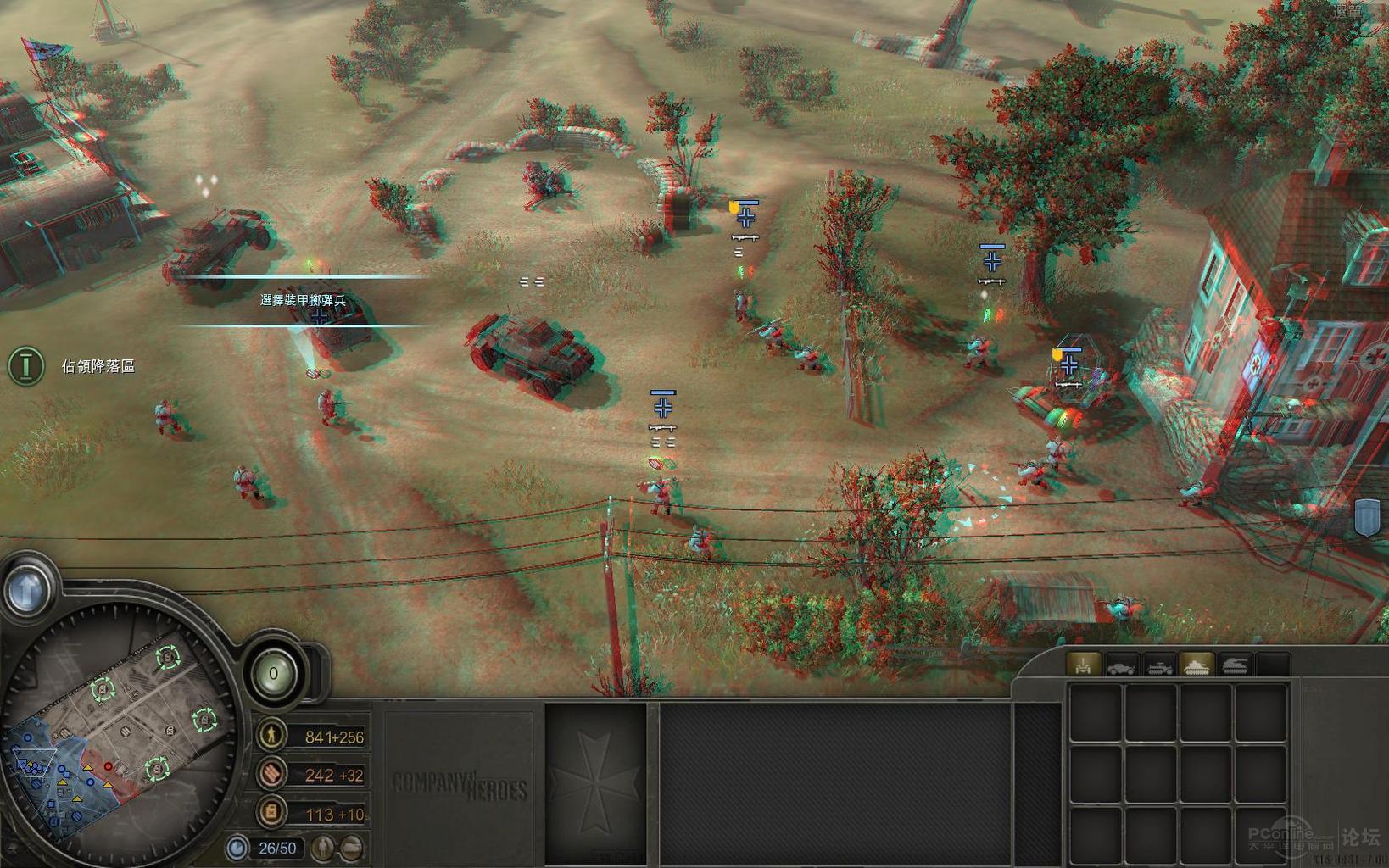Click the 佔領降落區 objective text

(98, 364)
